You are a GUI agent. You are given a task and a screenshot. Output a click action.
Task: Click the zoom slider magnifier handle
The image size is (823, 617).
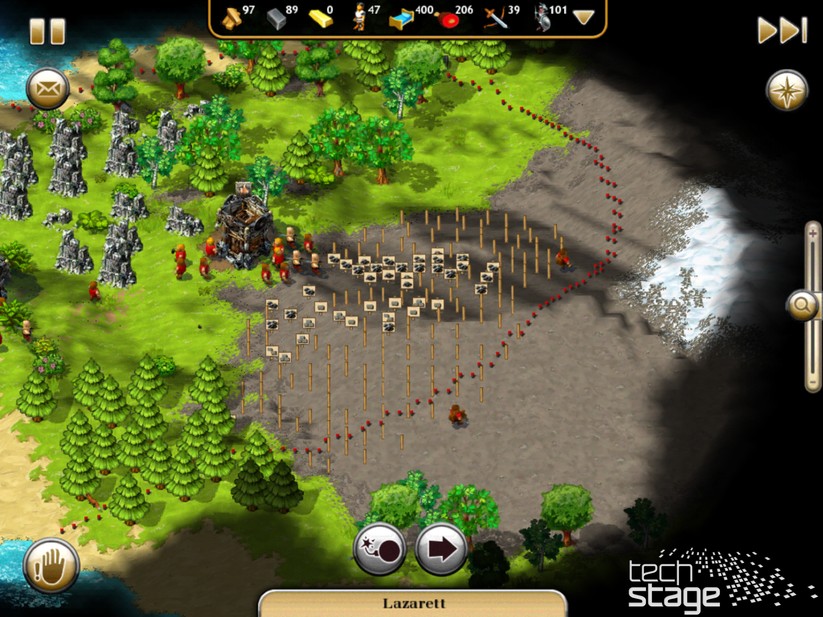(802, 306)
